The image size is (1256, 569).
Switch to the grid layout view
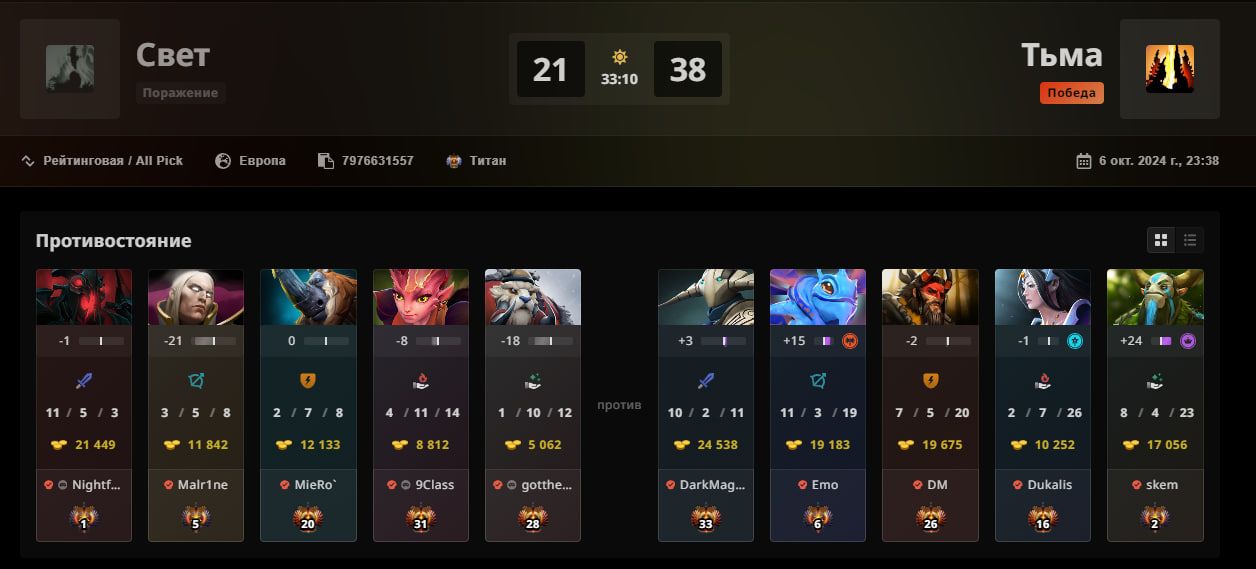pos(1161,240)
